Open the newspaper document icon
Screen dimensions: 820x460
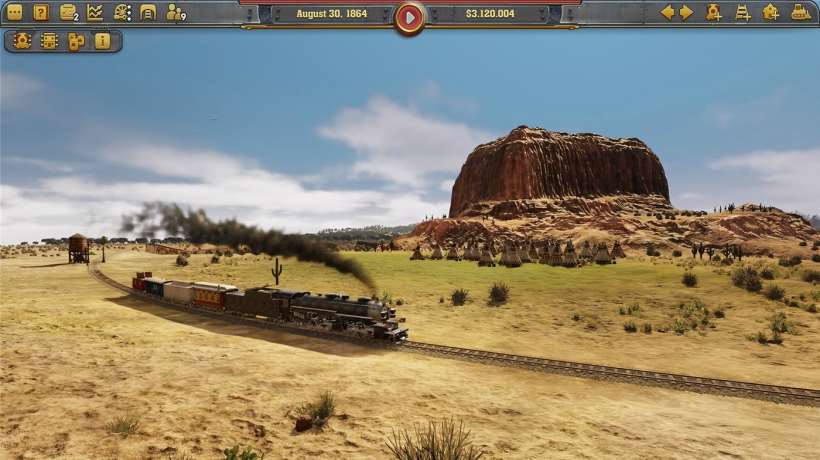148,12
